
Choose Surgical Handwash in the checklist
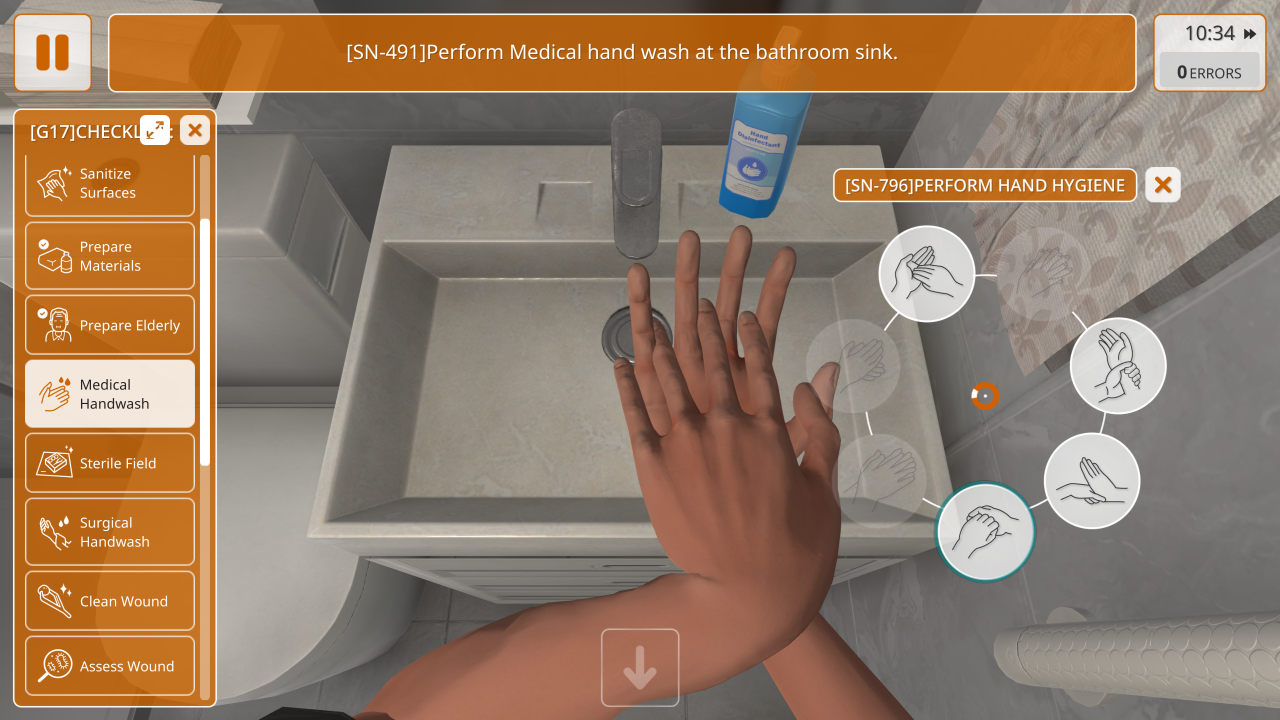pyautogui.click(x=110, y=532)
